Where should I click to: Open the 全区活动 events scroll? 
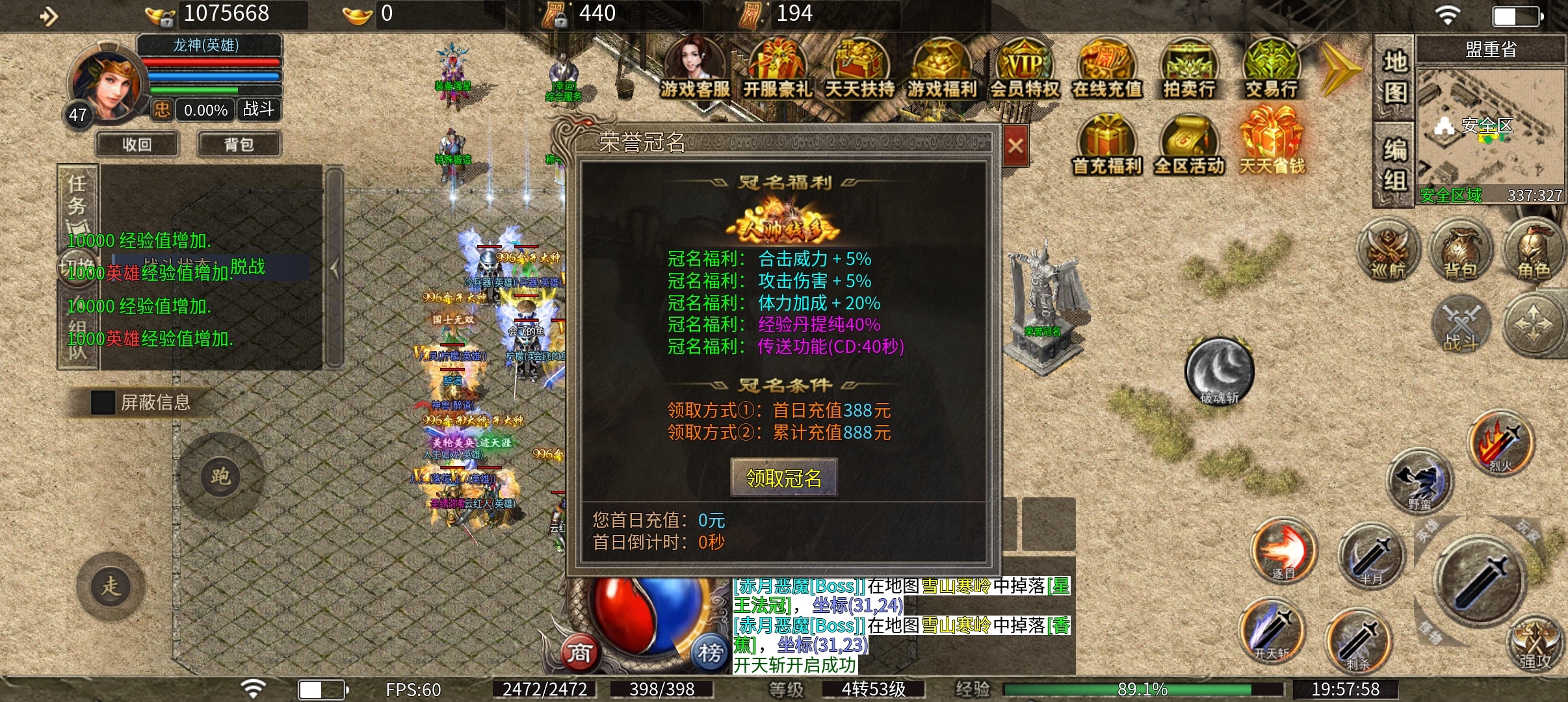[1189, 146]
